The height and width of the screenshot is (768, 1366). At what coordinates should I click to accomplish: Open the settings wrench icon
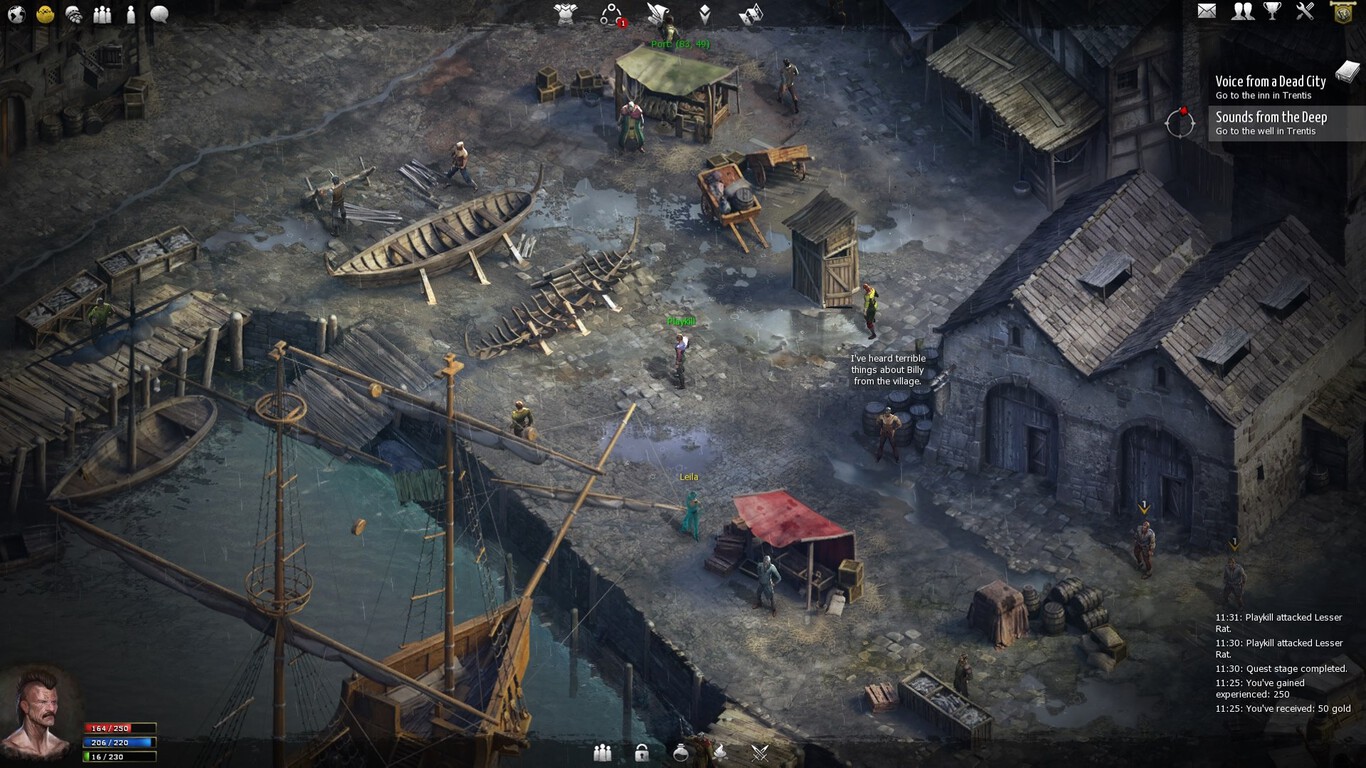click(x=1304, y=12)
